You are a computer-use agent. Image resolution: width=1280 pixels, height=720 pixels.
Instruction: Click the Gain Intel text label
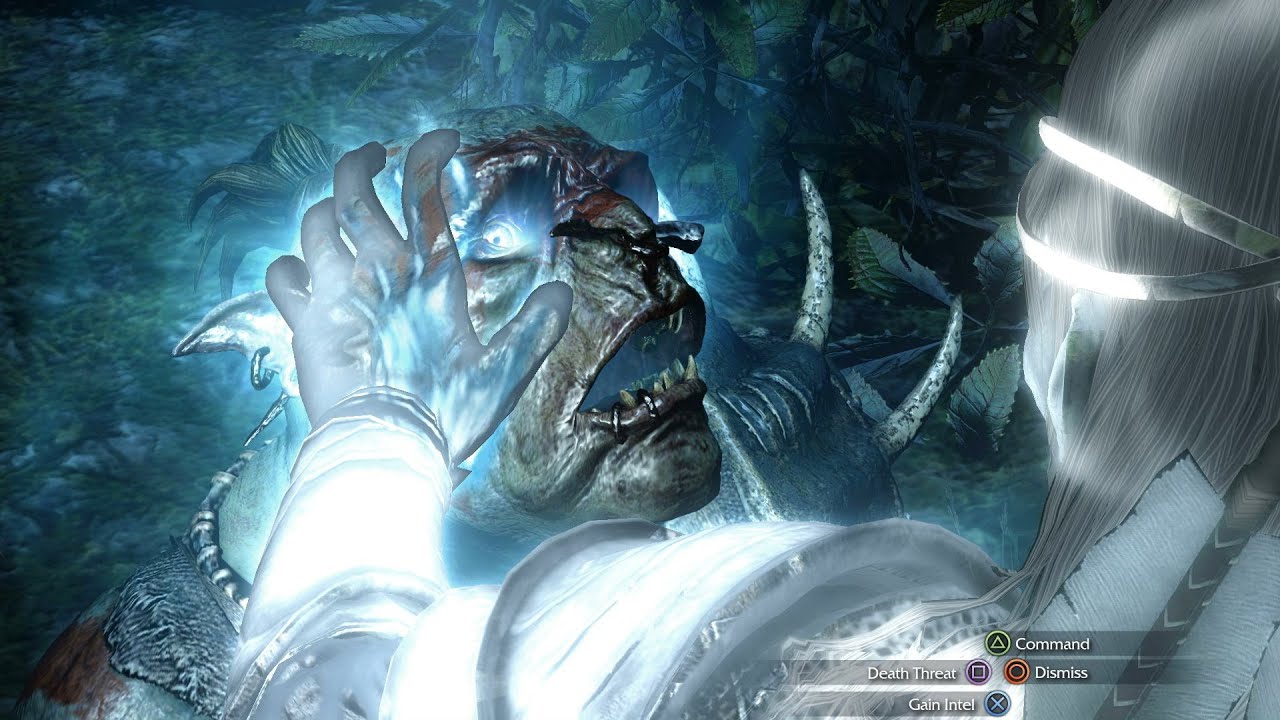click(x=943, y=703)
